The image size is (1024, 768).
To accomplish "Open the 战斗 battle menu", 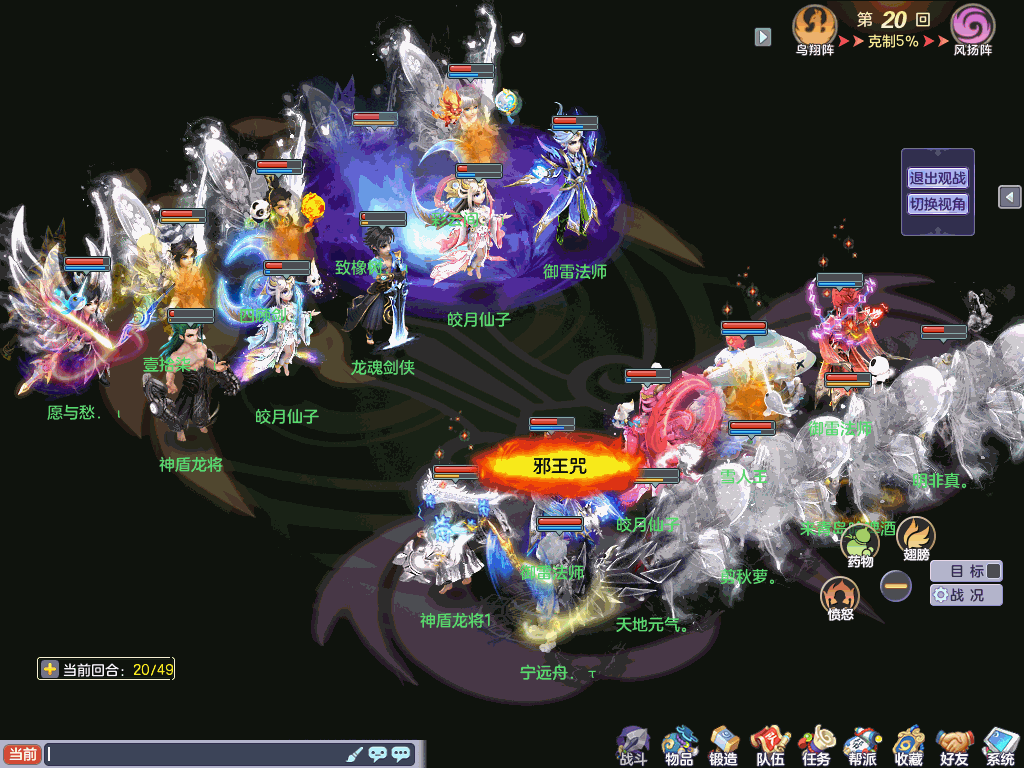I will coord(633,745).
